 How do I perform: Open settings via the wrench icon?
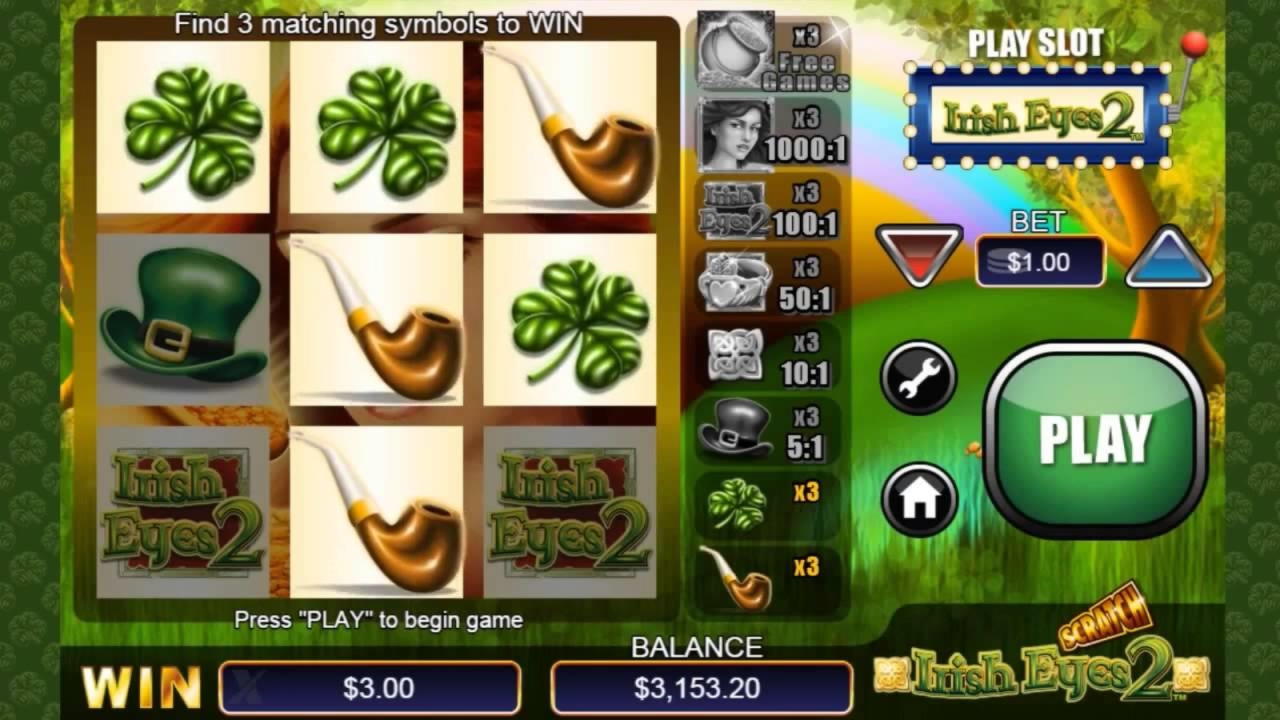point(916,380)
